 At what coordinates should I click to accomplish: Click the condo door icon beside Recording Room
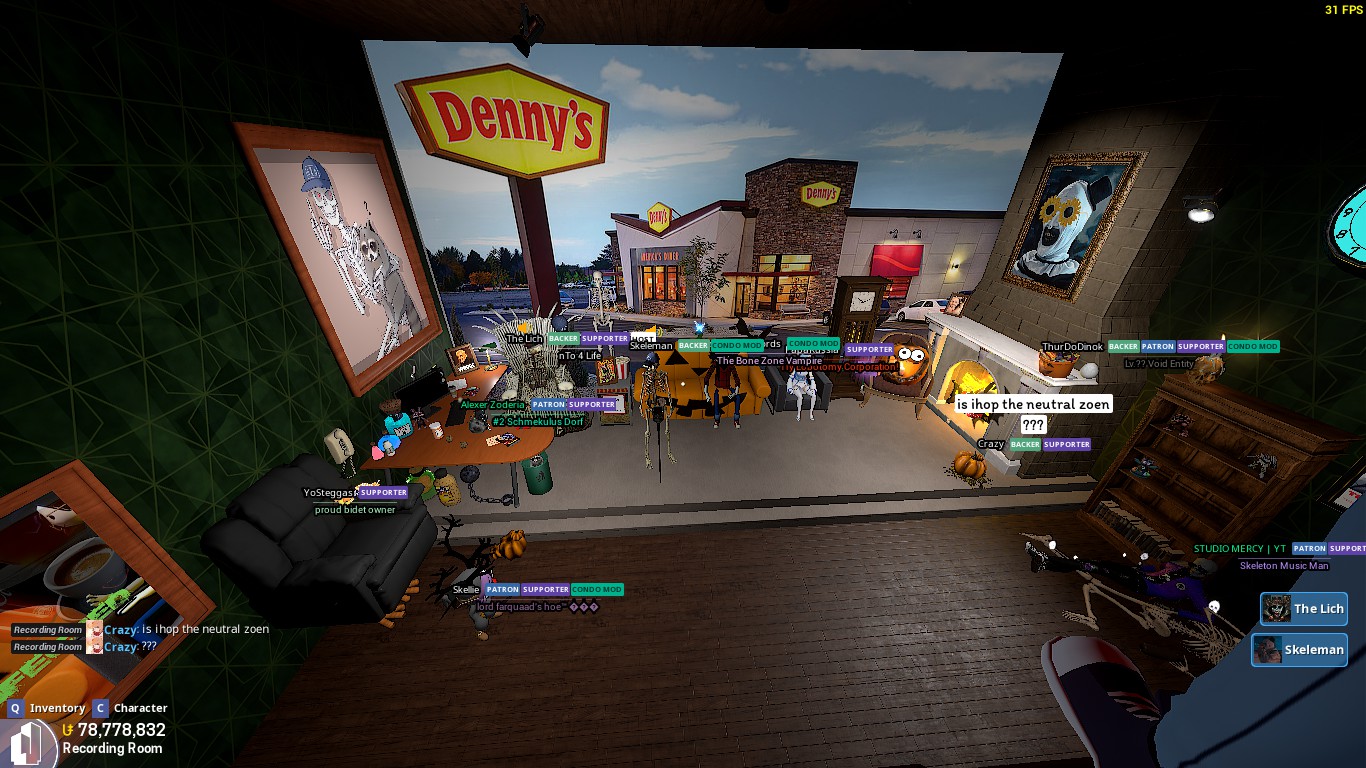(30, 744)
